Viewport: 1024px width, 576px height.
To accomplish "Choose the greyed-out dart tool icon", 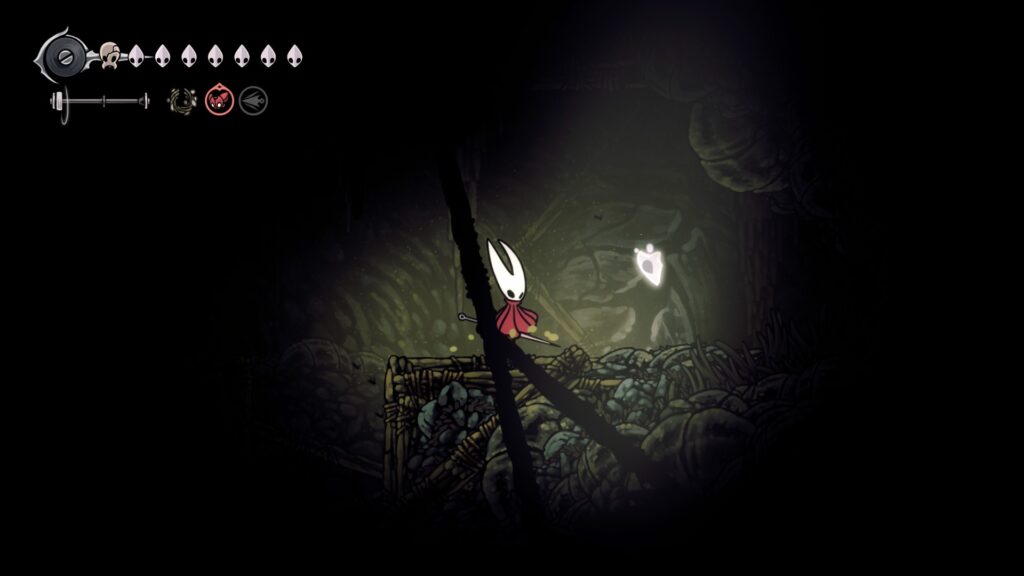I will tap(253, 100).
